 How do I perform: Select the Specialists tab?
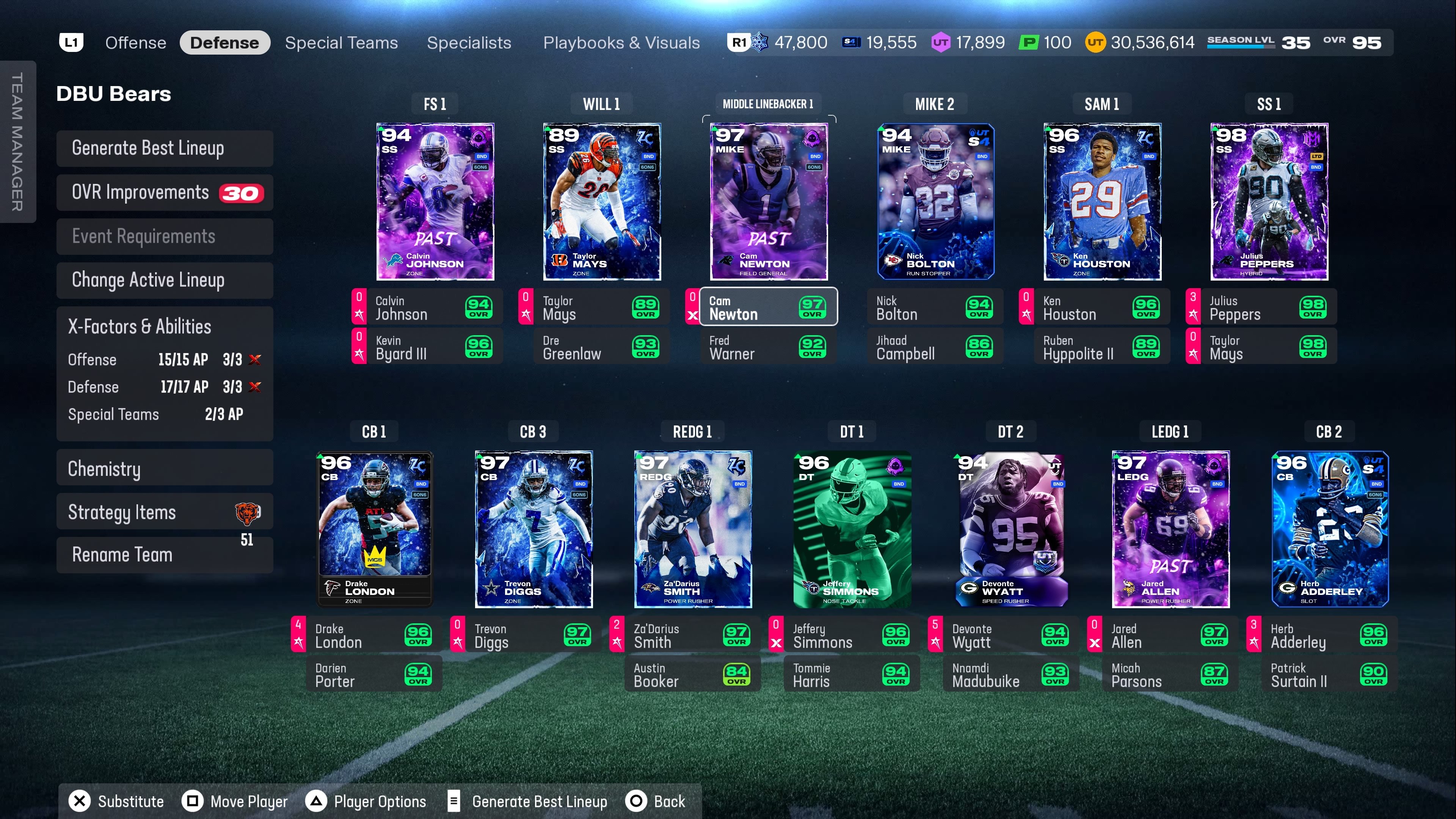coord(469,43)
